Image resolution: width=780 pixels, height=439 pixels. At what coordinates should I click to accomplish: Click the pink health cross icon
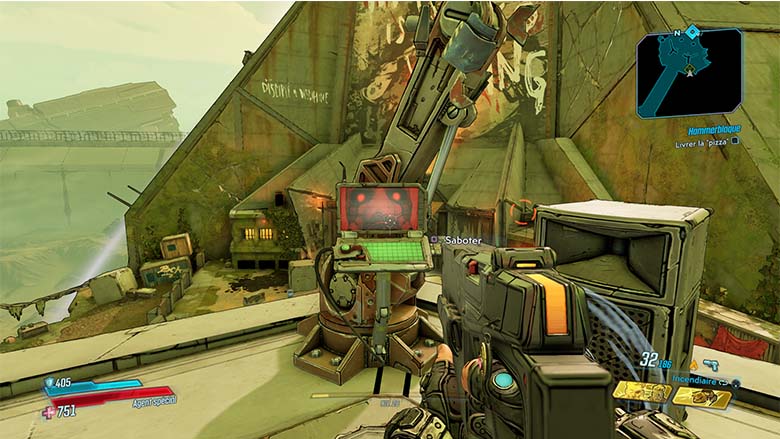tap(48, 411)
